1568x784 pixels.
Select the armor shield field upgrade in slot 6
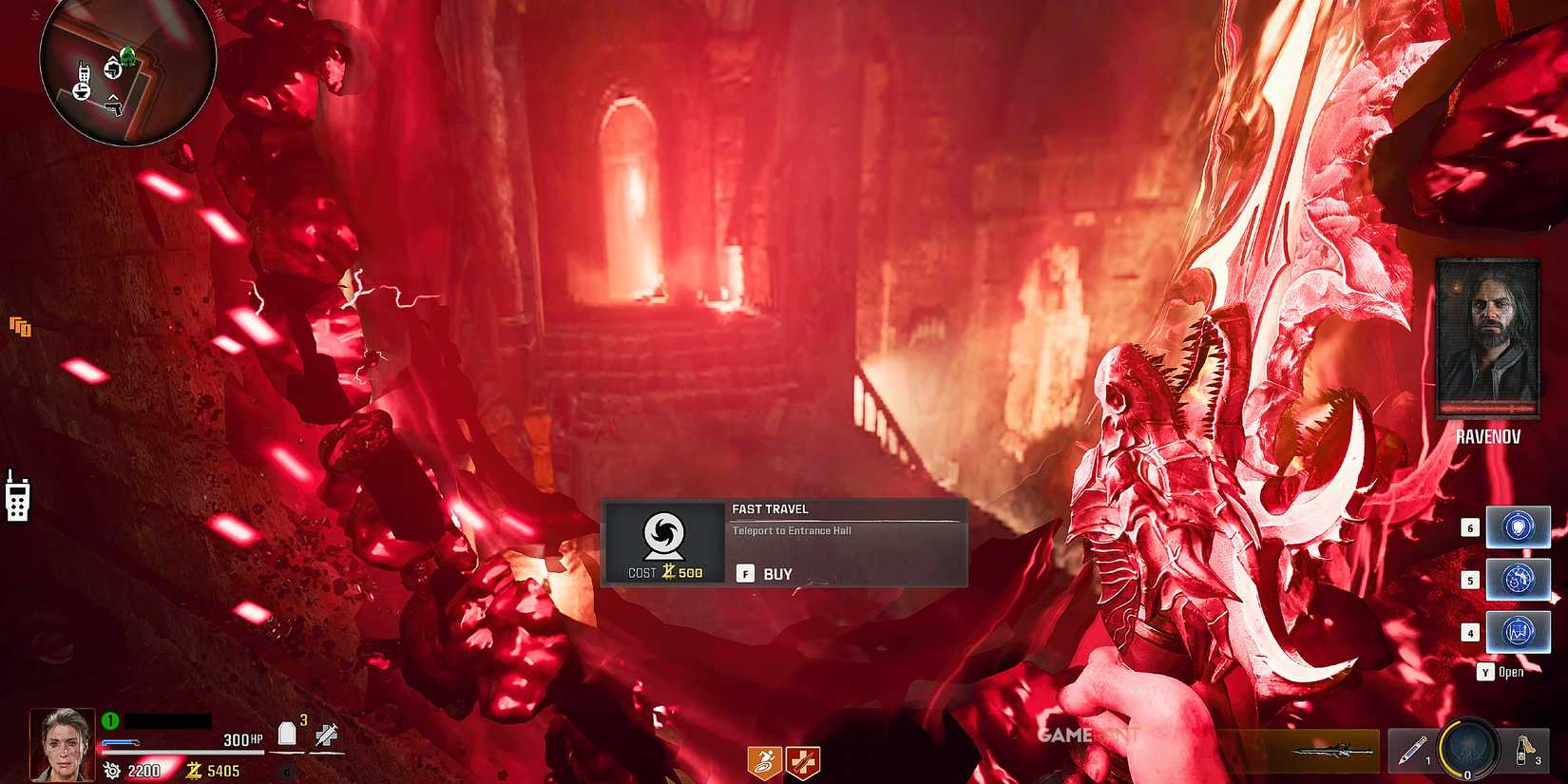(x=1517, y=526)
